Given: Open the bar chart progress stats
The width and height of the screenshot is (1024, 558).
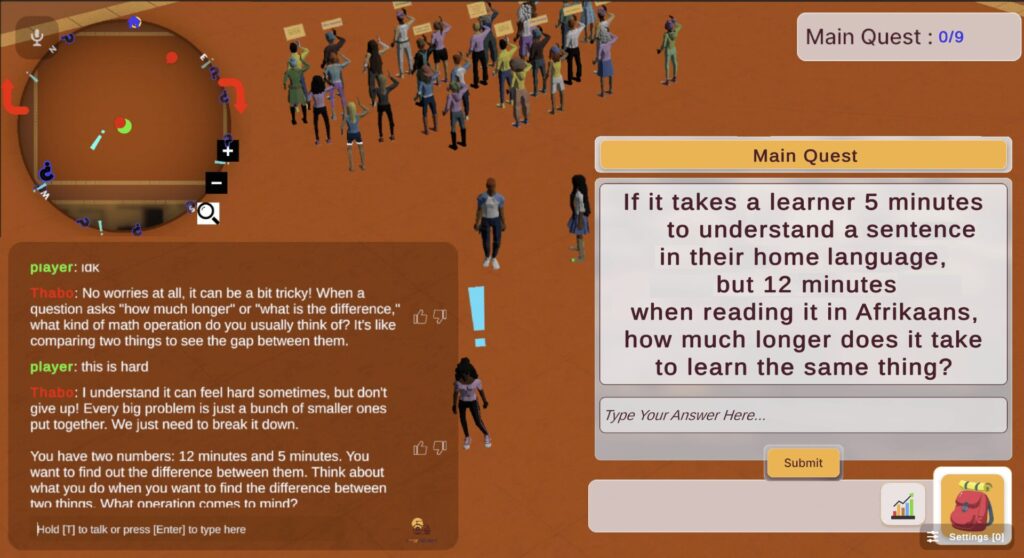Looking at the screenshot, I should click(903, 505).
